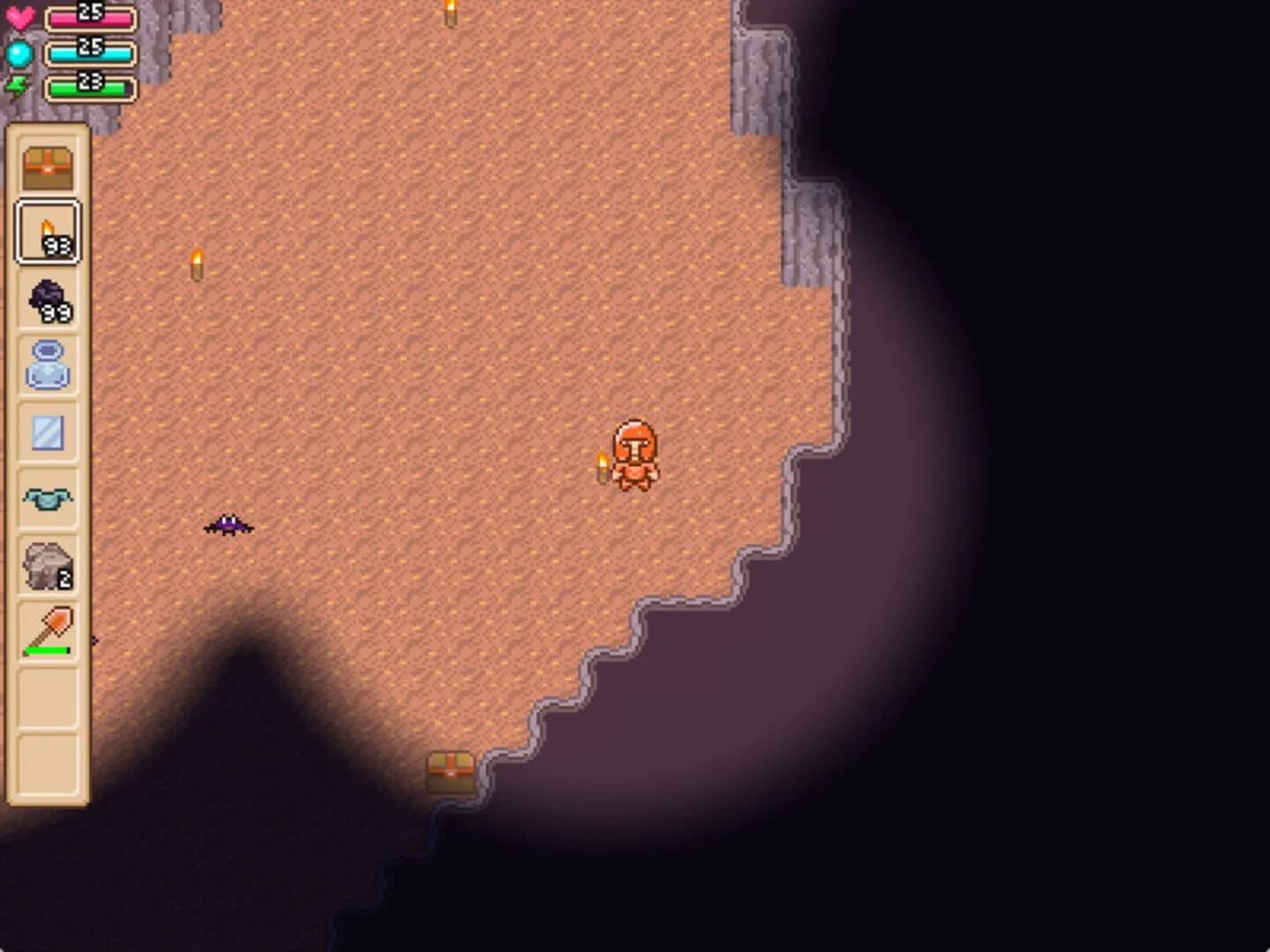This screenshot has height=952, width=1270.
Task: Click the lit torch planted on the dirt
Action: (196, 264)
